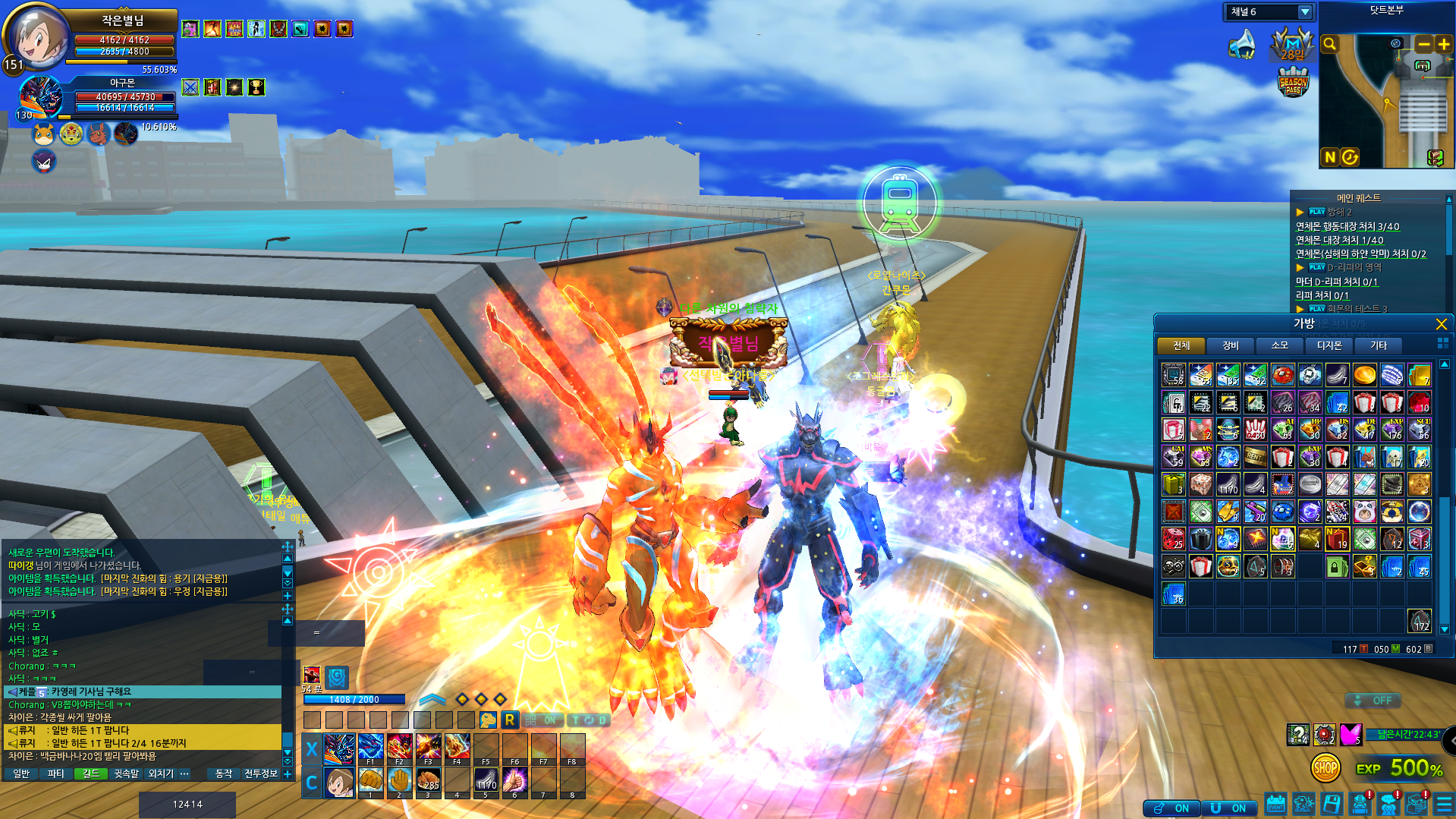Select the 디지몬 inventory tab
Viewport: 1456px width, 819px height.
[x=1329, y=346]
